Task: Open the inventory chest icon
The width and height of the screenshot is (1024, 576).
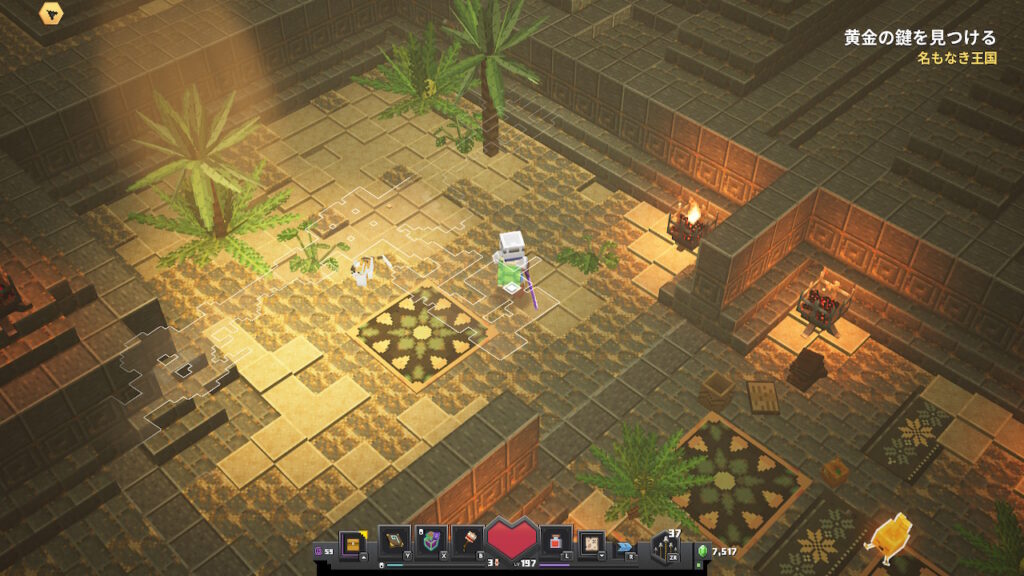Action: 355,542
